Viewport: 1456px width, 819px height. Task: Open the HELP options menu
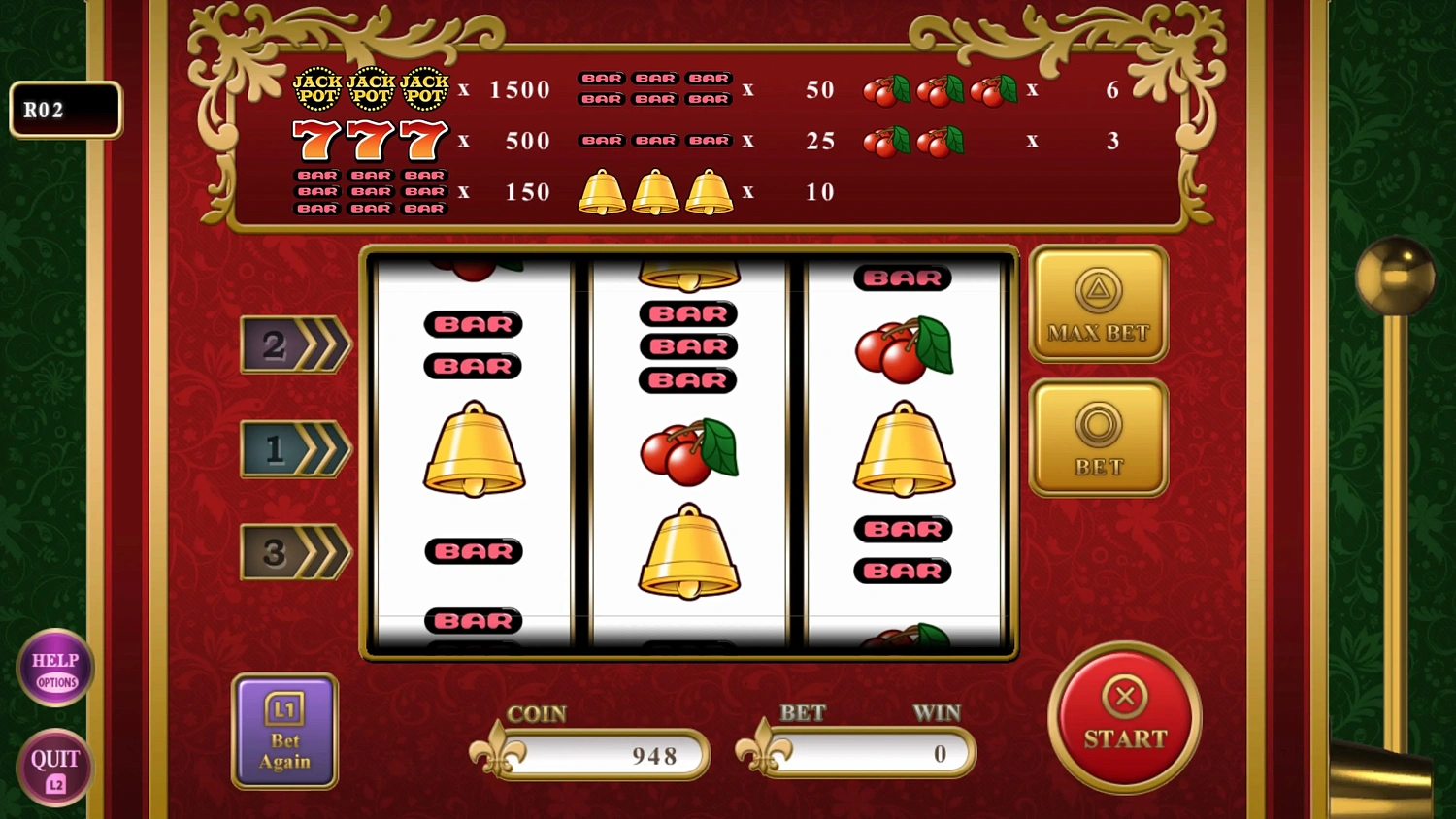pos(55,668)
